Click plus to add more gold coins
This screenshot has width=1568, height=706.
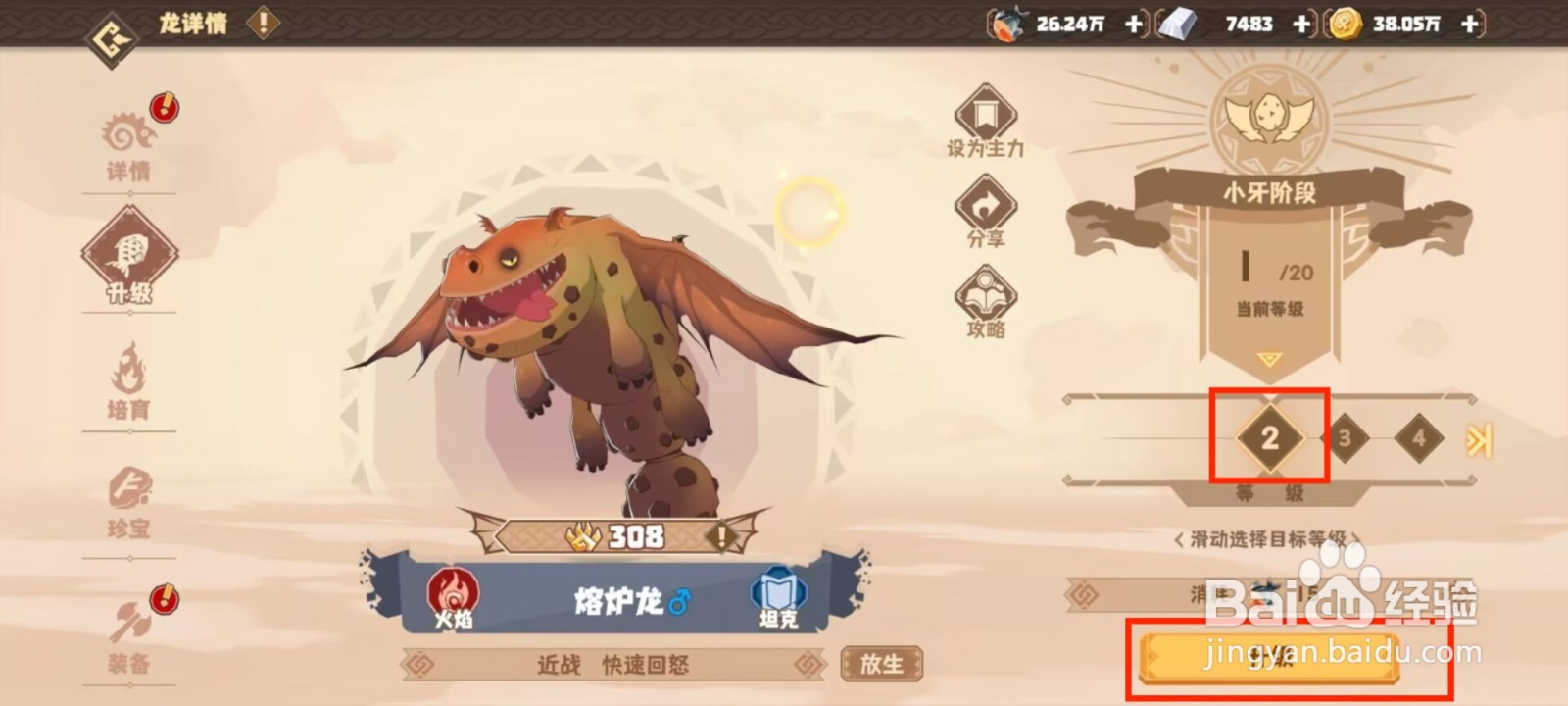pos(1469,25)
